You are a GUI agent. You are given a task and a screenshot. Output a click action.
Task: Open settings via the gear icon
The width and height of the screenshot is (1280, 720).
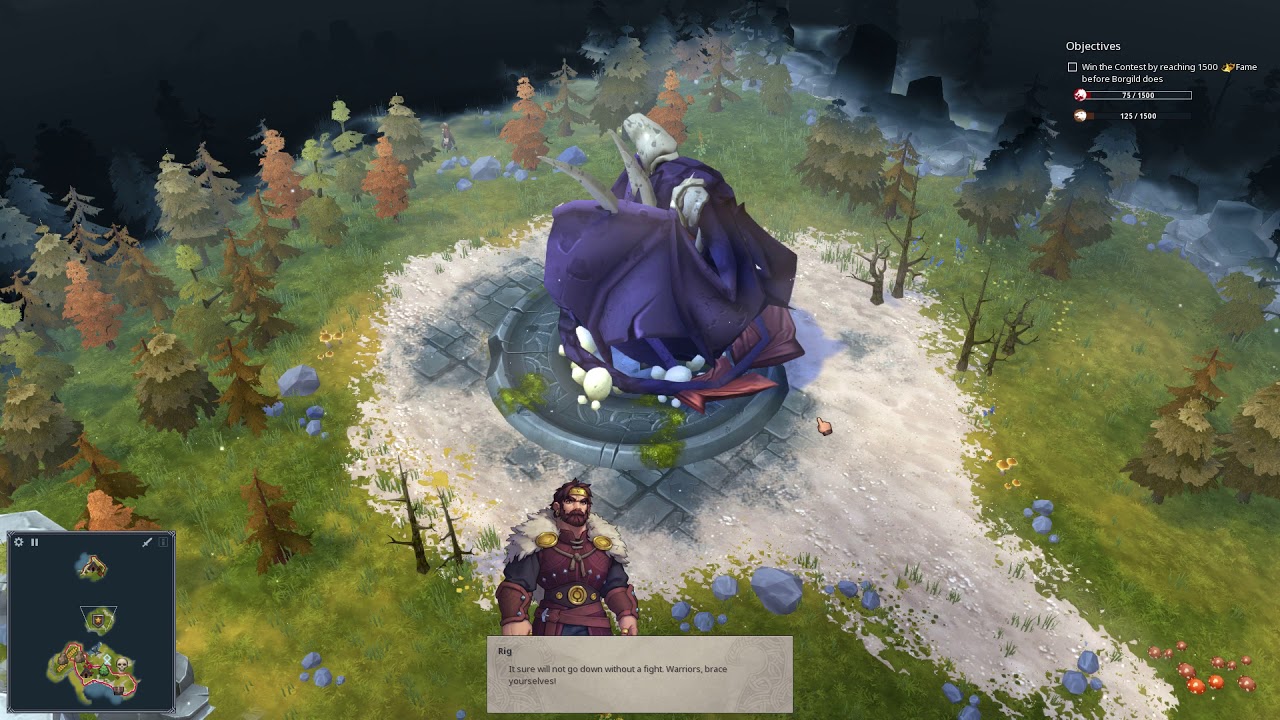(x=18, y=542)
